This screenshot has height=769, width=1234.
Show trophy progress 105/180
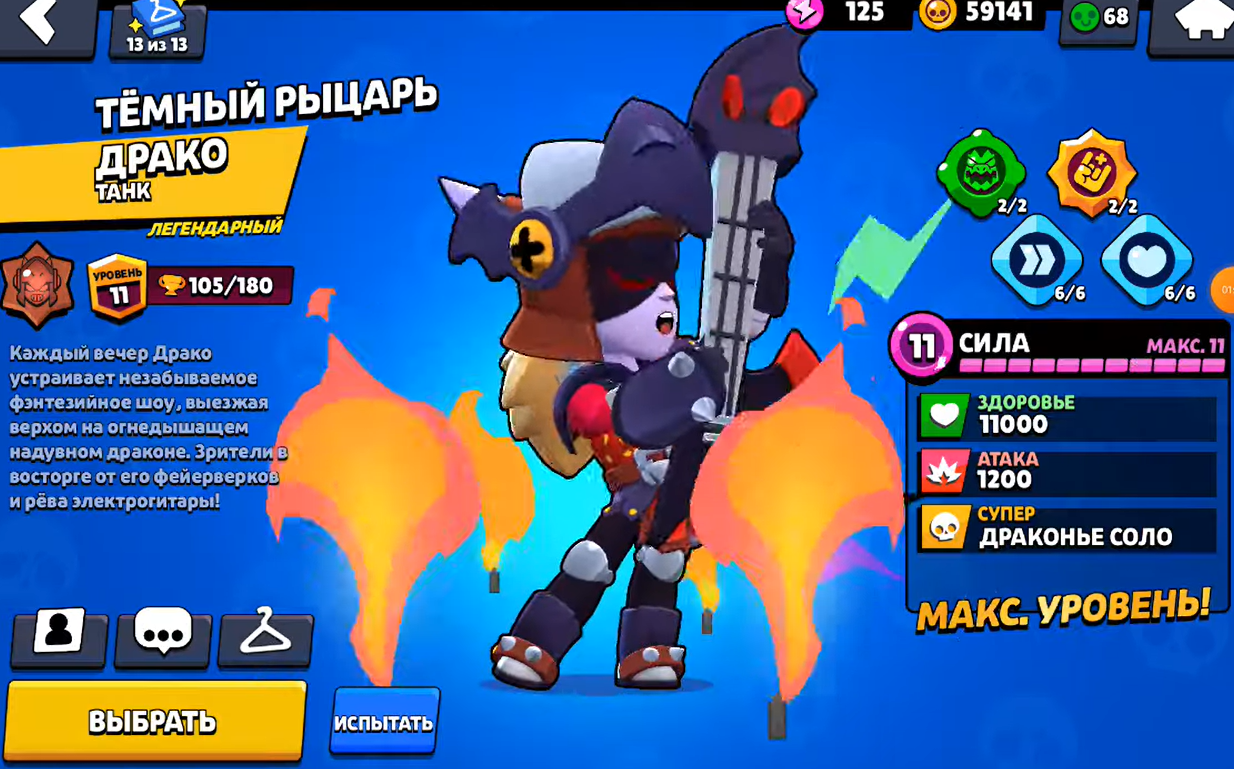220,286
